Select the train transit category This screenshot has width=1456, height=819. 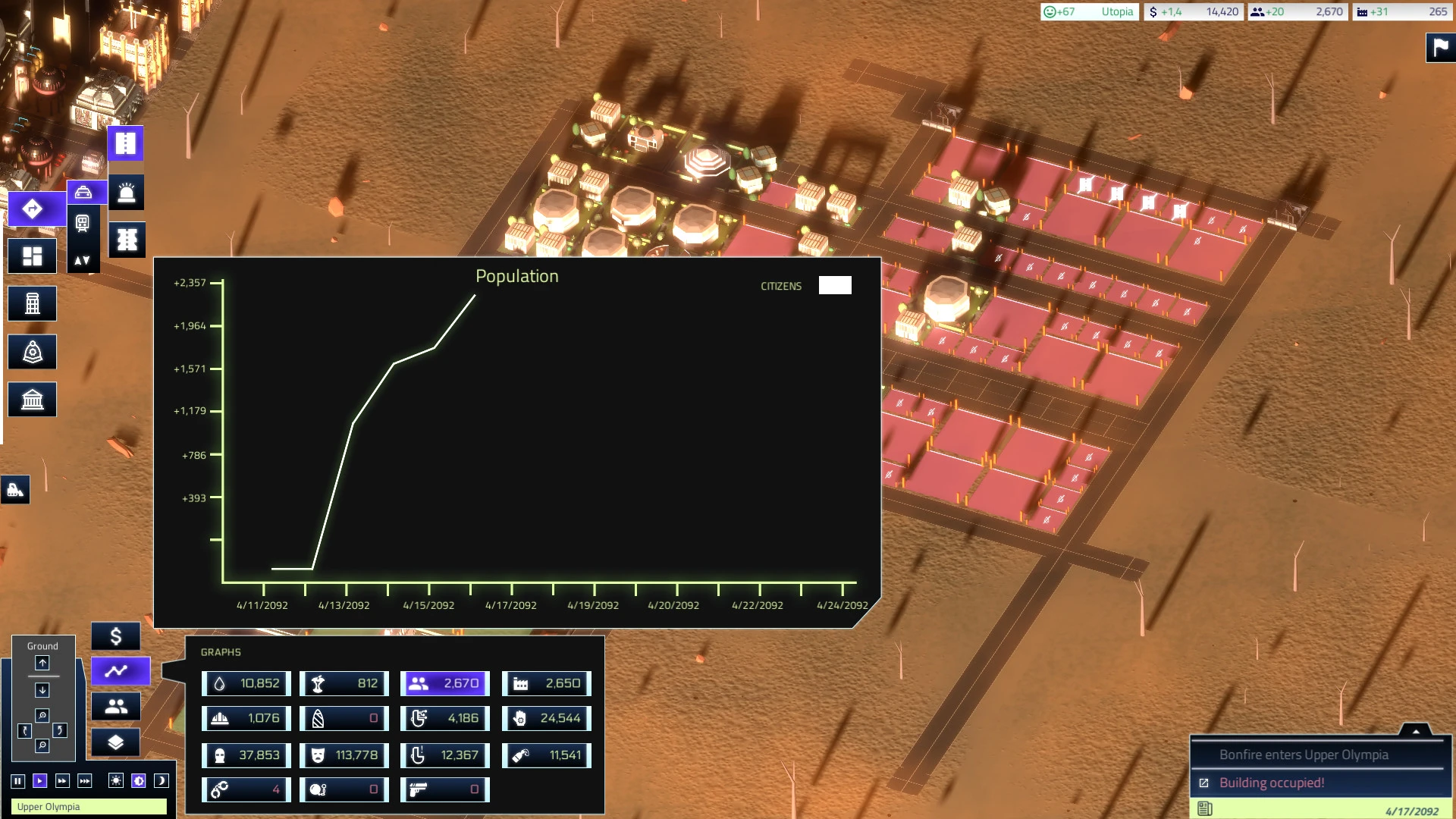(x=83, y=223)
